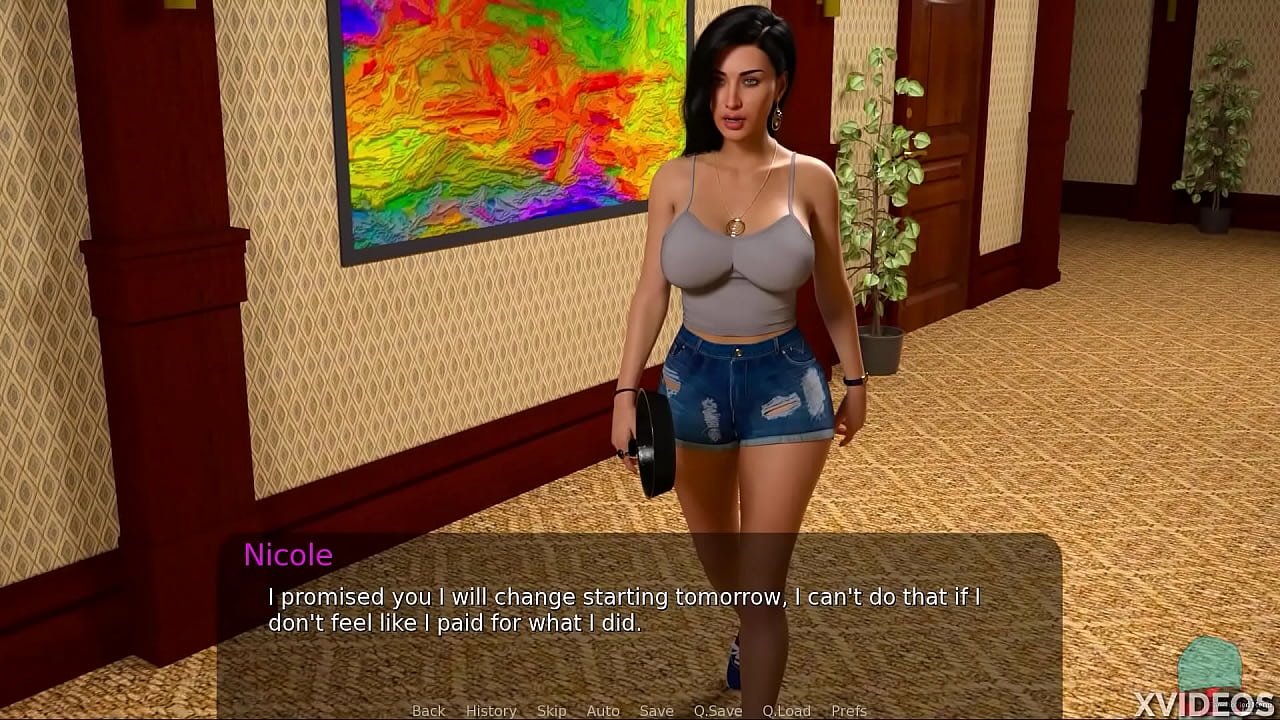1280x720 pixels.
Task: Click the Nicole name label above the dialogue
Action: [289, 556]
